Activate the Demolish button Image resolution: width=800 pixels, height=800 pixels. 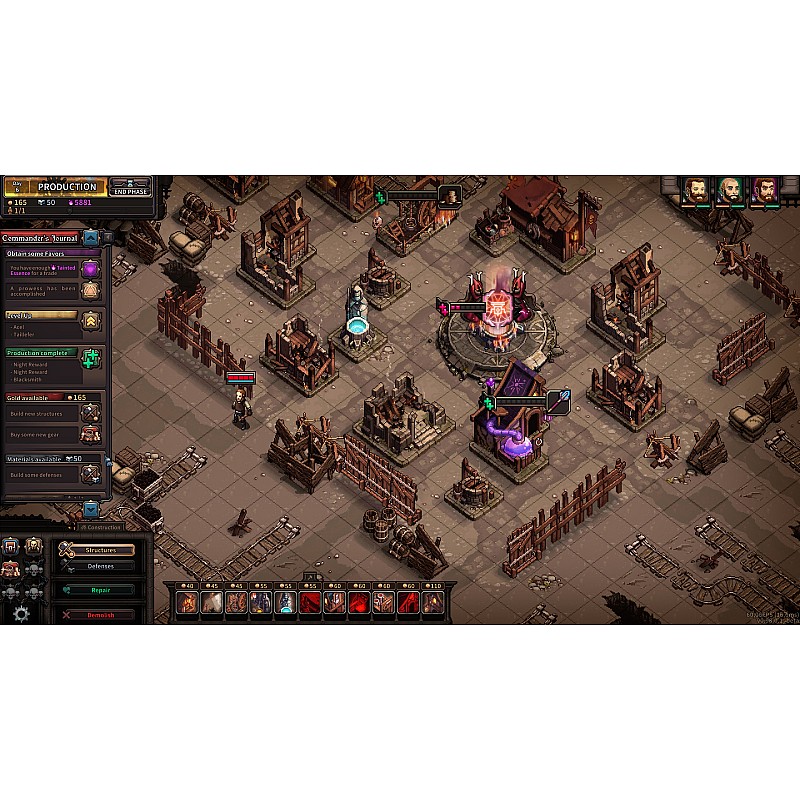click(x=98, y=614)
